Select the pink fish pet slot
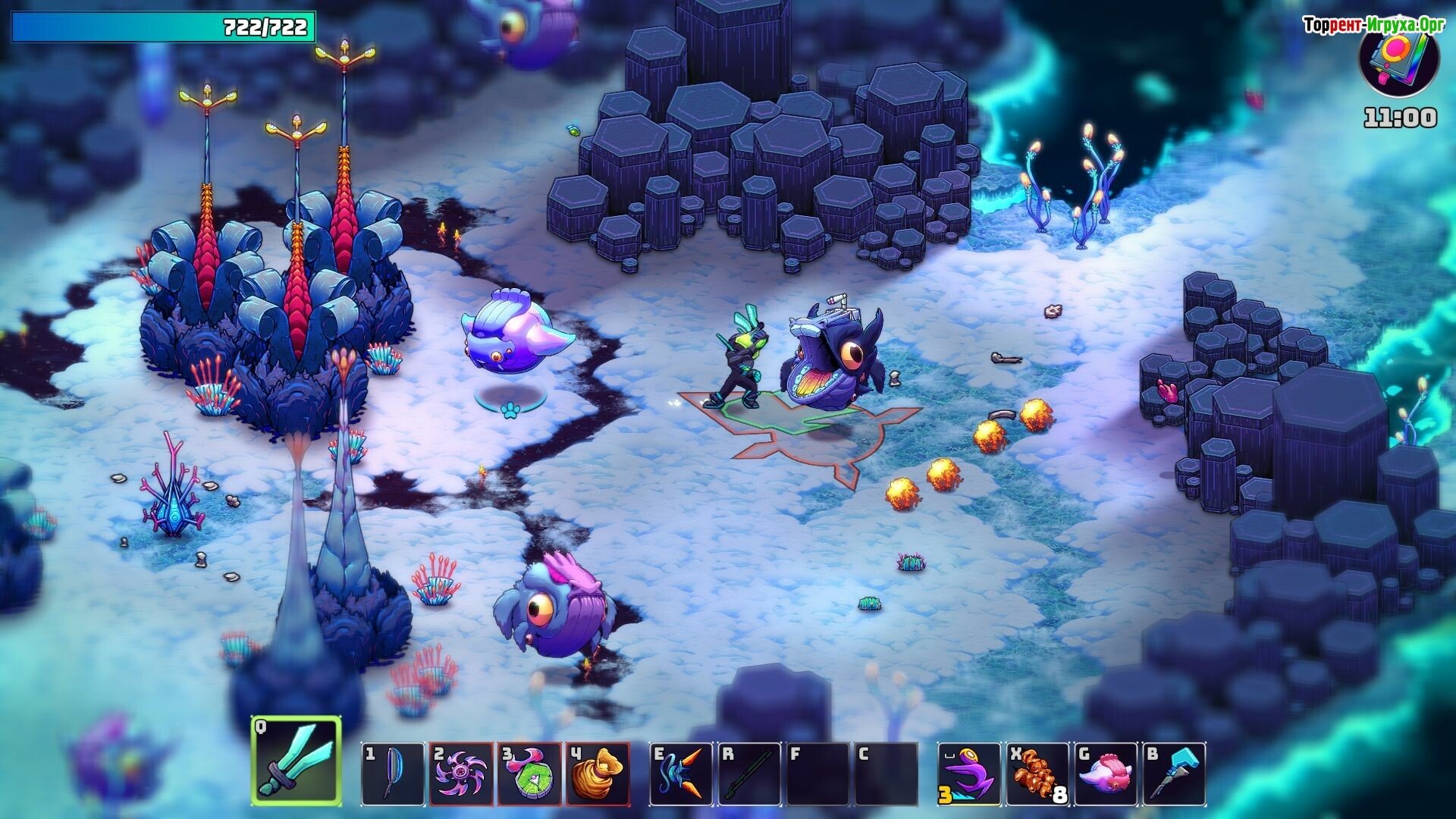Image resolution: width=1456 pixels, height=819 pixels. 1105,773
